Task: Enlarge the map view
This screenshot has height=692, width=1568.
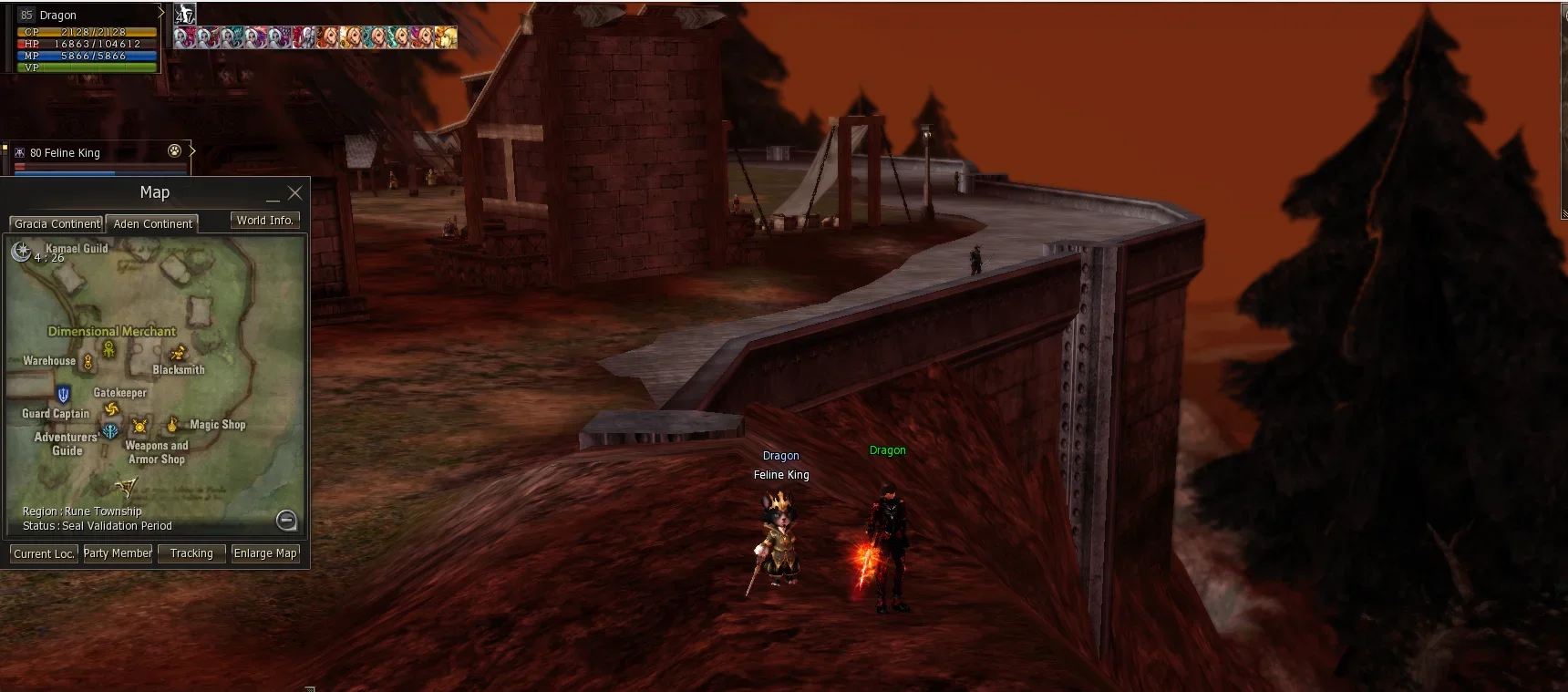Action: (x=265, y=553)
